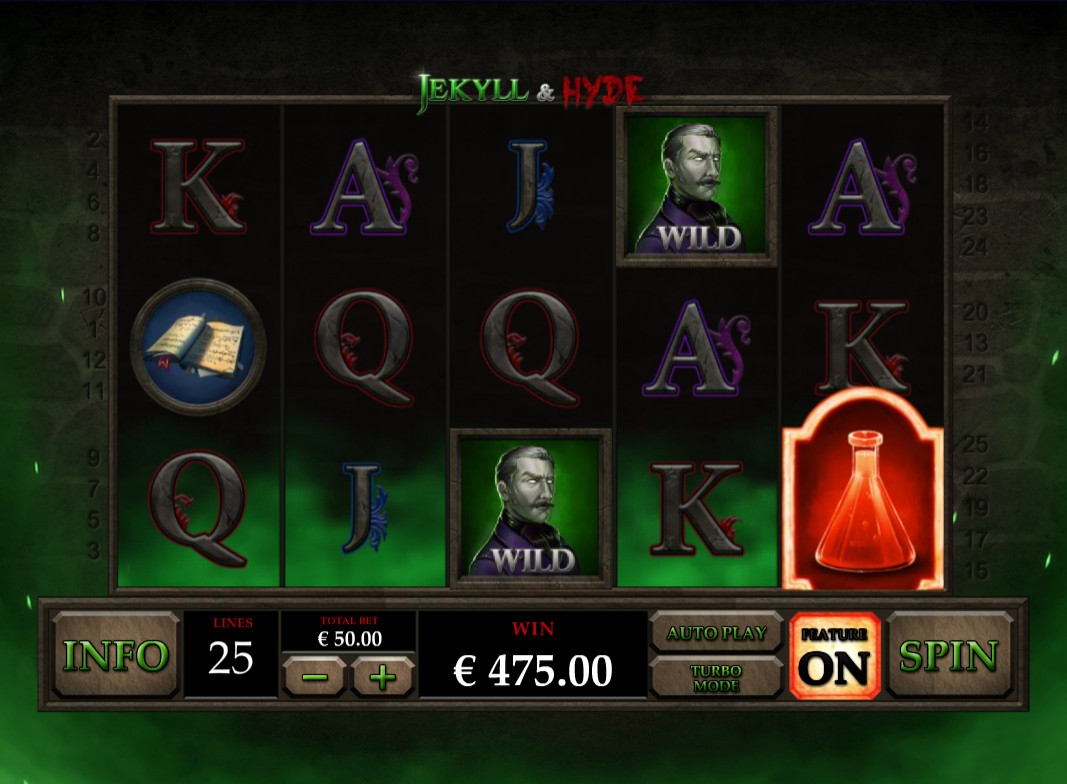Decrease total bet with minus button

click(314, 676)
